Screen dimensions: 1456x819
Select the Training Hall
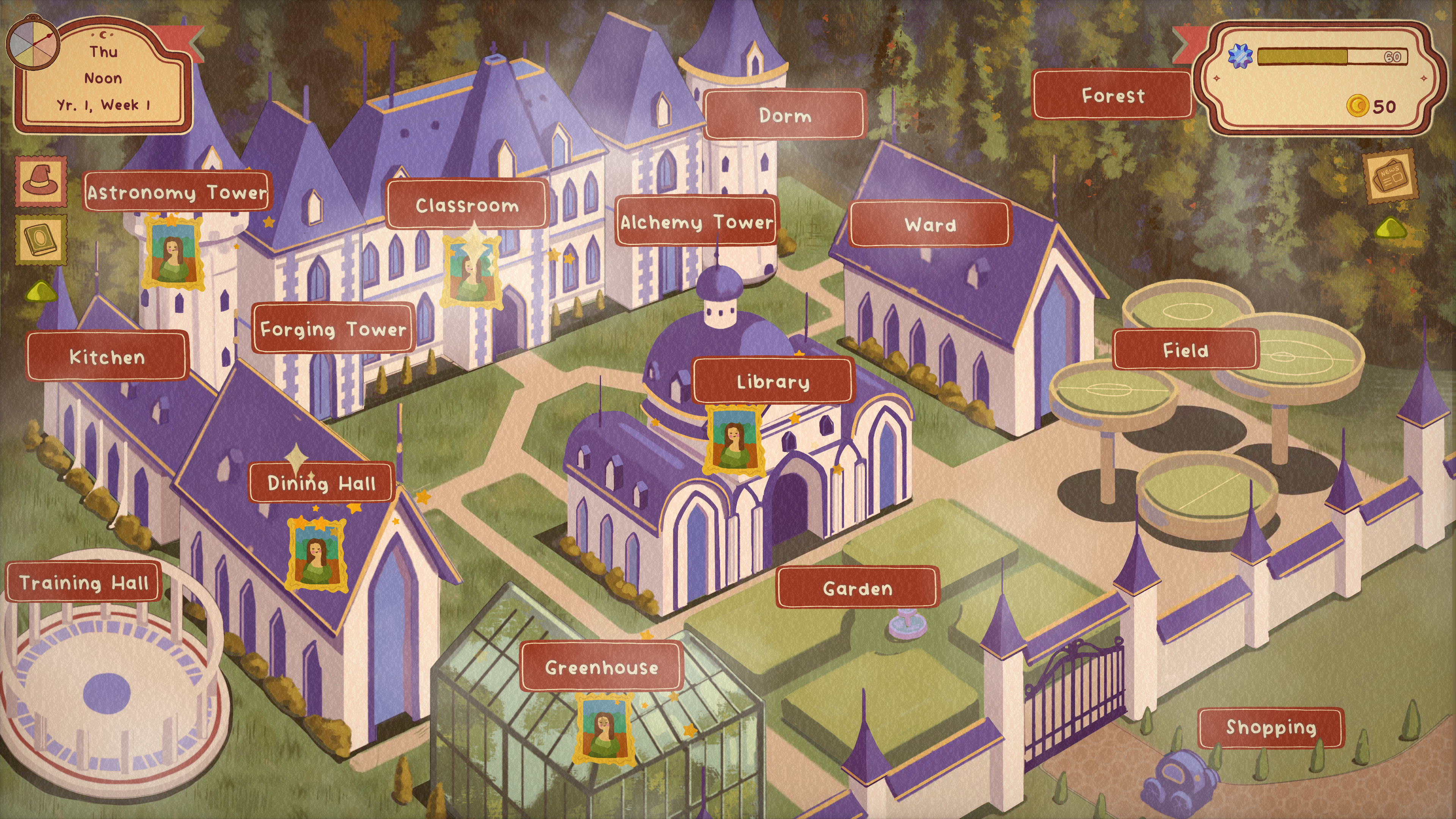pos(84,582)
